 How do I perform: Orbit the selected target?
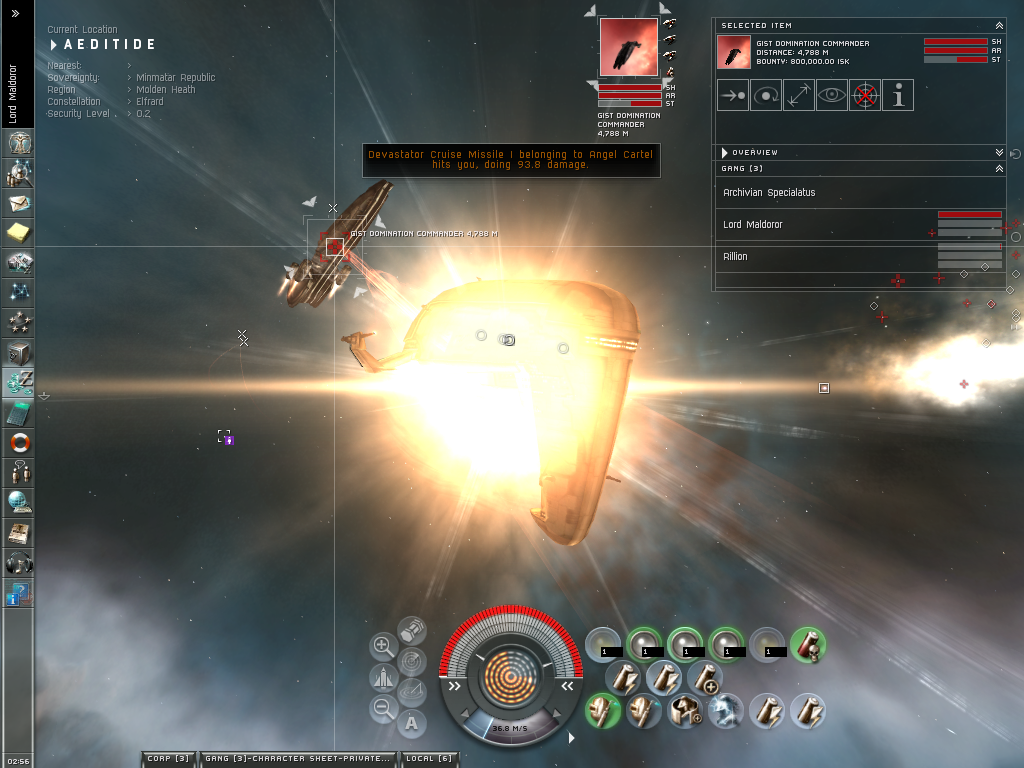[x=766, y=96]
